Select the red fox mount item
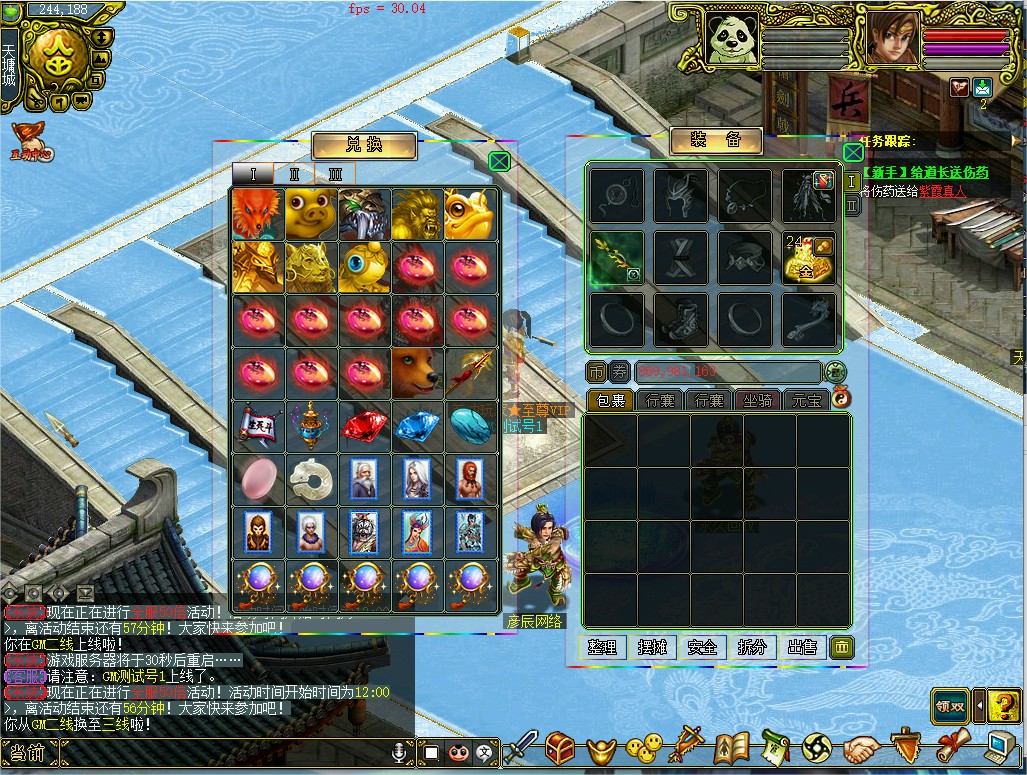 (x=258, y=213)
